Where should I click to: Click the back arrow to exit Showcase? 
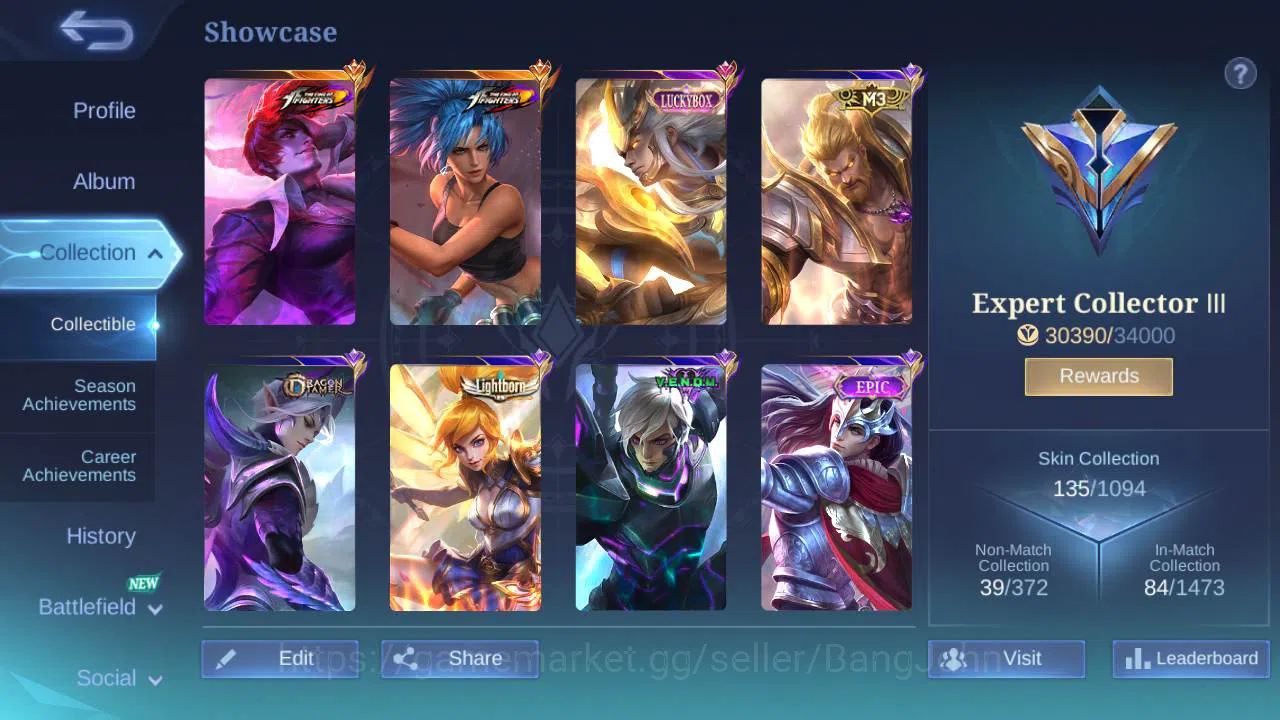(x=96, y=32)
